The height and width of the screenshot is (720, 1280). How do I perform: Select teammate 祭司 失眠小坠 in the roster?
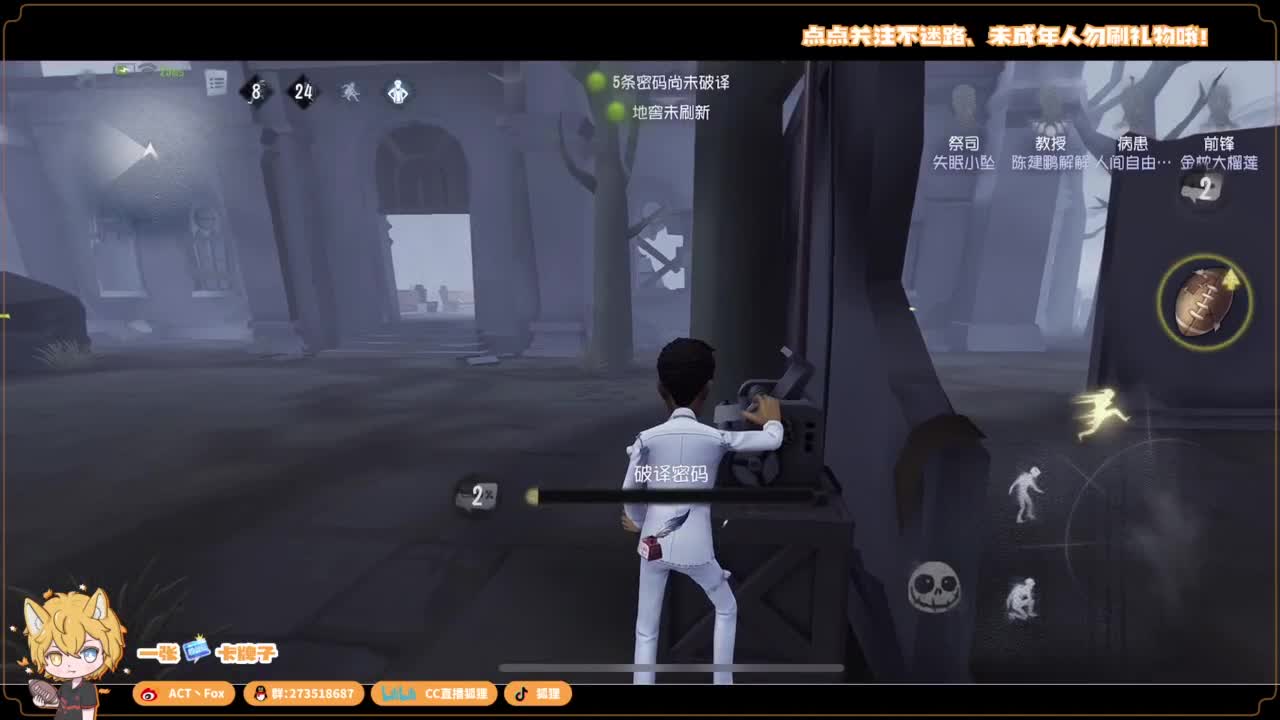point(963,151)
